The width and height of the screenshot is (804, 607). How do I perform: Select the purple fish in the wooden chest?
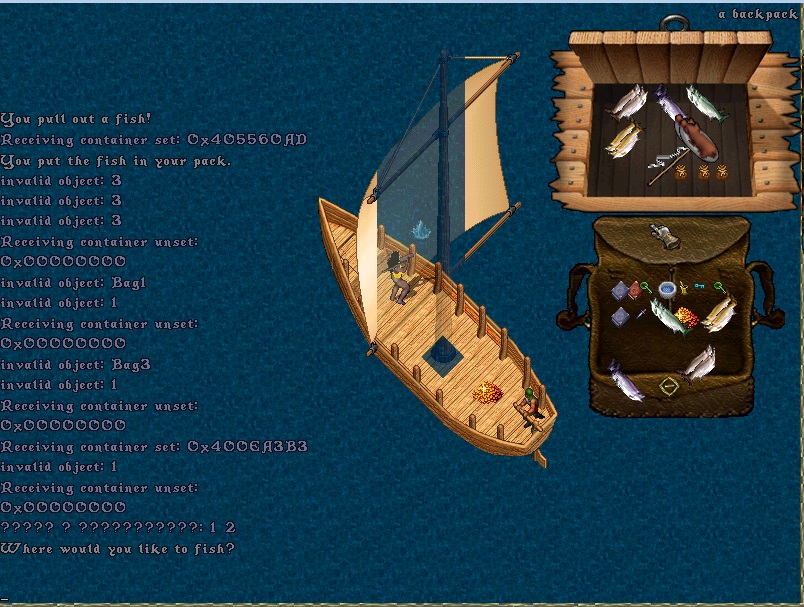[x=666, y=101]
